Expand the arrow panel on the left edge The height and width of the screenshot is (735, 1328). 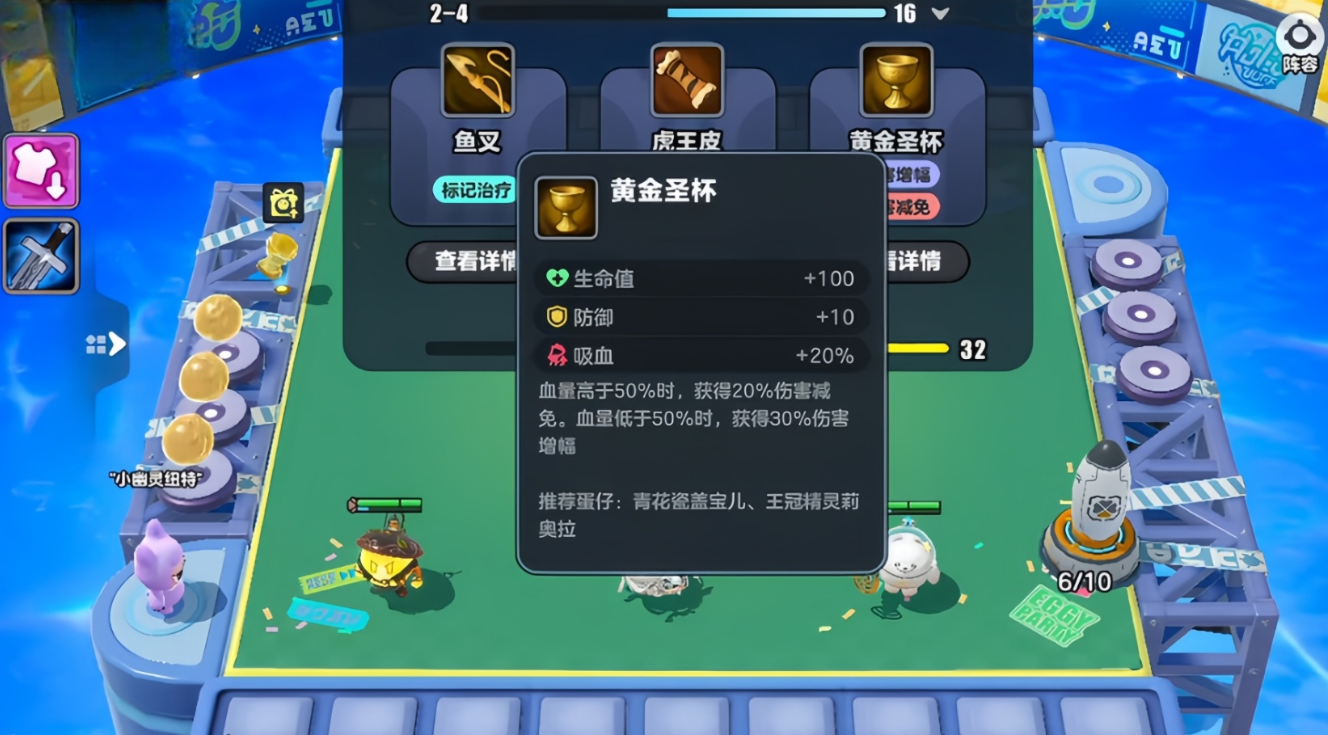[106, 343]
